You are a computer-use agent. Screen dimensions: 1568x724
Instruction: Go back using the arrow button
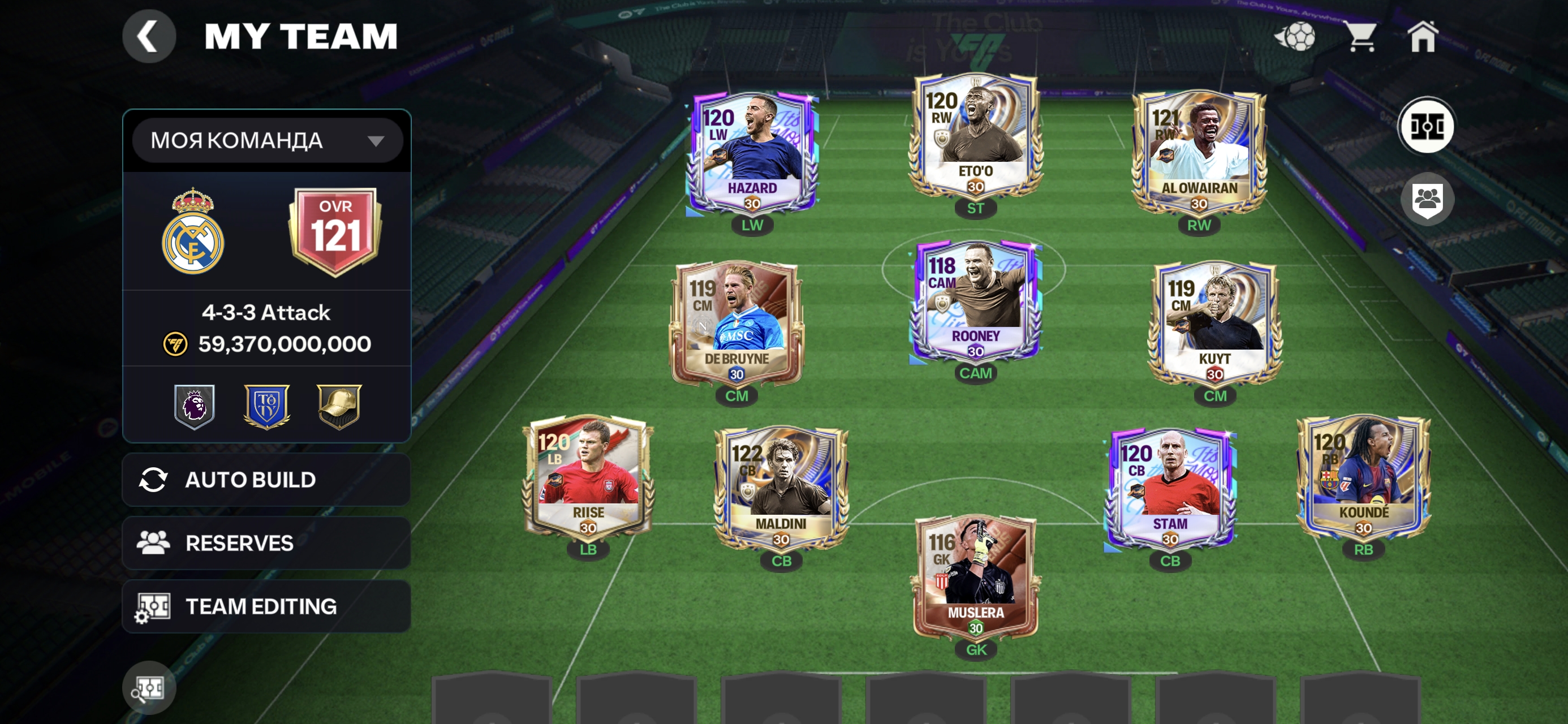click(x=149, y=37)
